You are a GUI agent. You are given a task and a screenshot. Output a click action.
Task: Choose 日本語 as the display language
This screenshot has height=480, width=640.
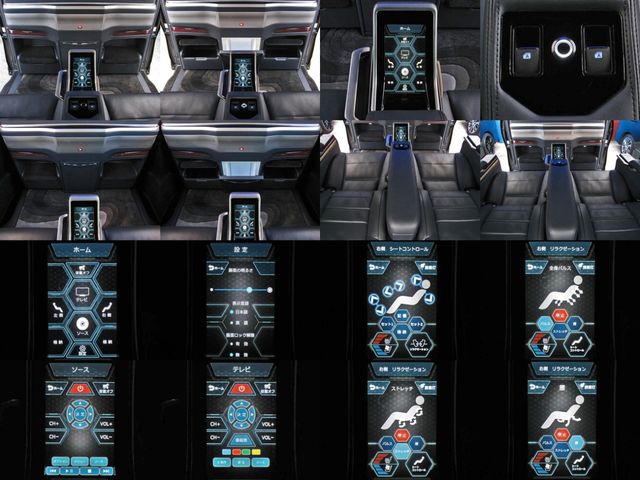pyautogui.click(x=240, y=311)
